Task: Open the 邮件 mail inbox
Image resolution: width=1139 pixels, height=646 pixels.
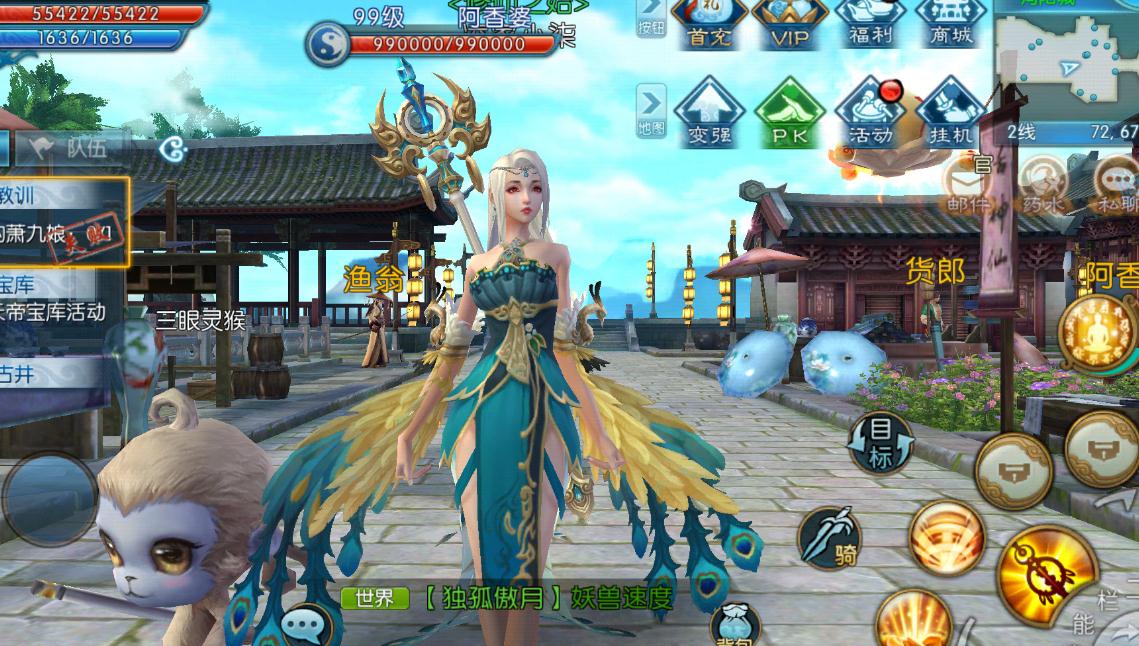Action: coord(968,186)
